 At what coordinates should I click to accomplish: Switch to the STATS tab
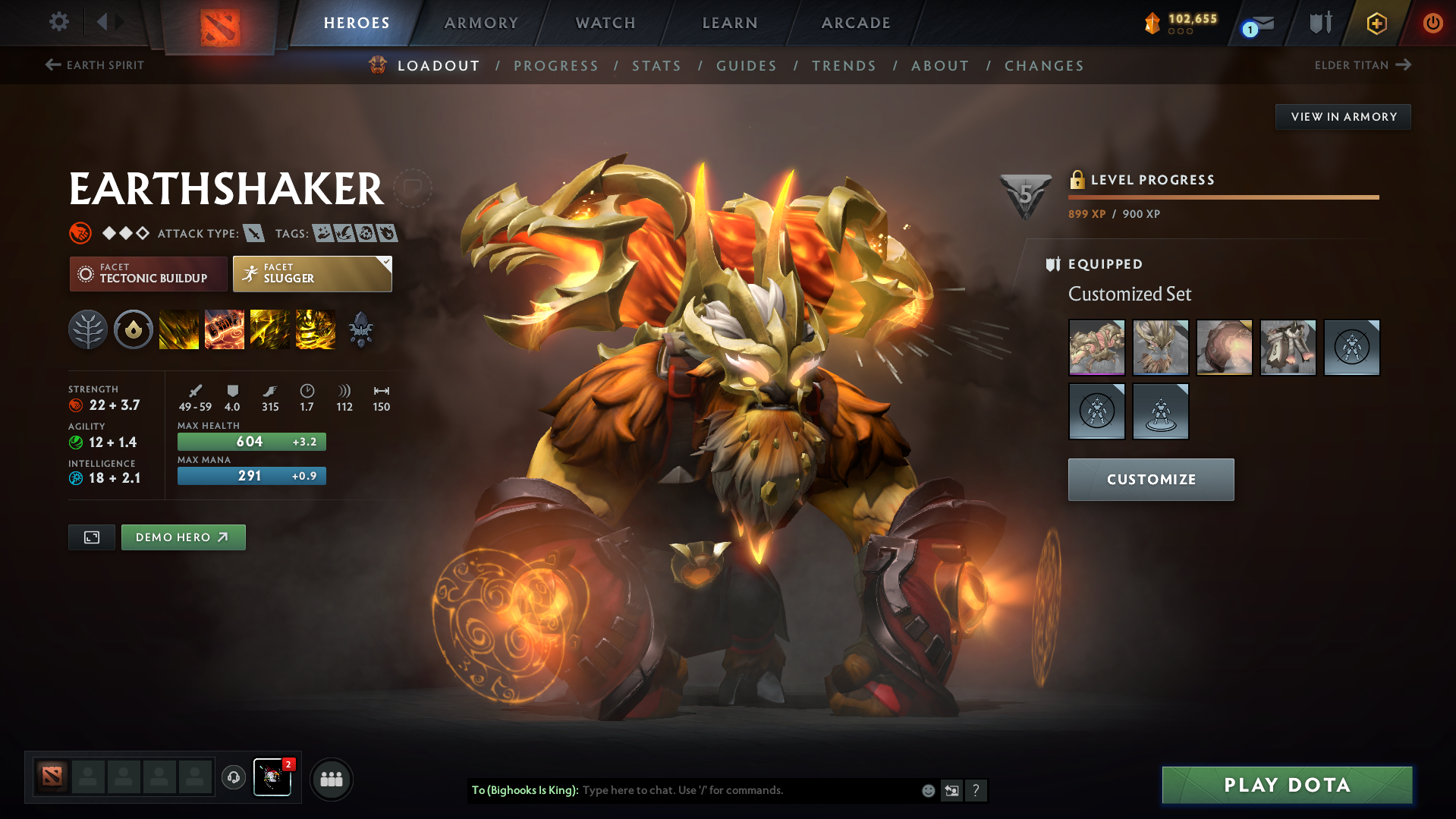pos(656,66)
